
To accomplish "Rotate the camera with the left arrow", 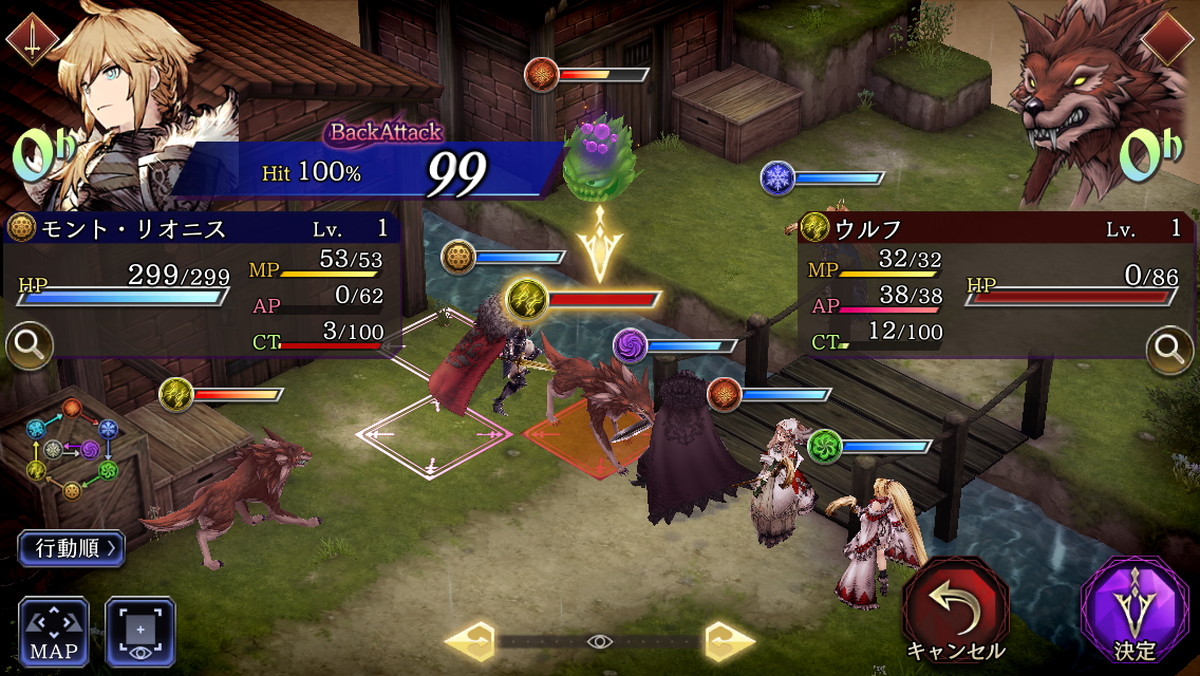I will point(469,642).
